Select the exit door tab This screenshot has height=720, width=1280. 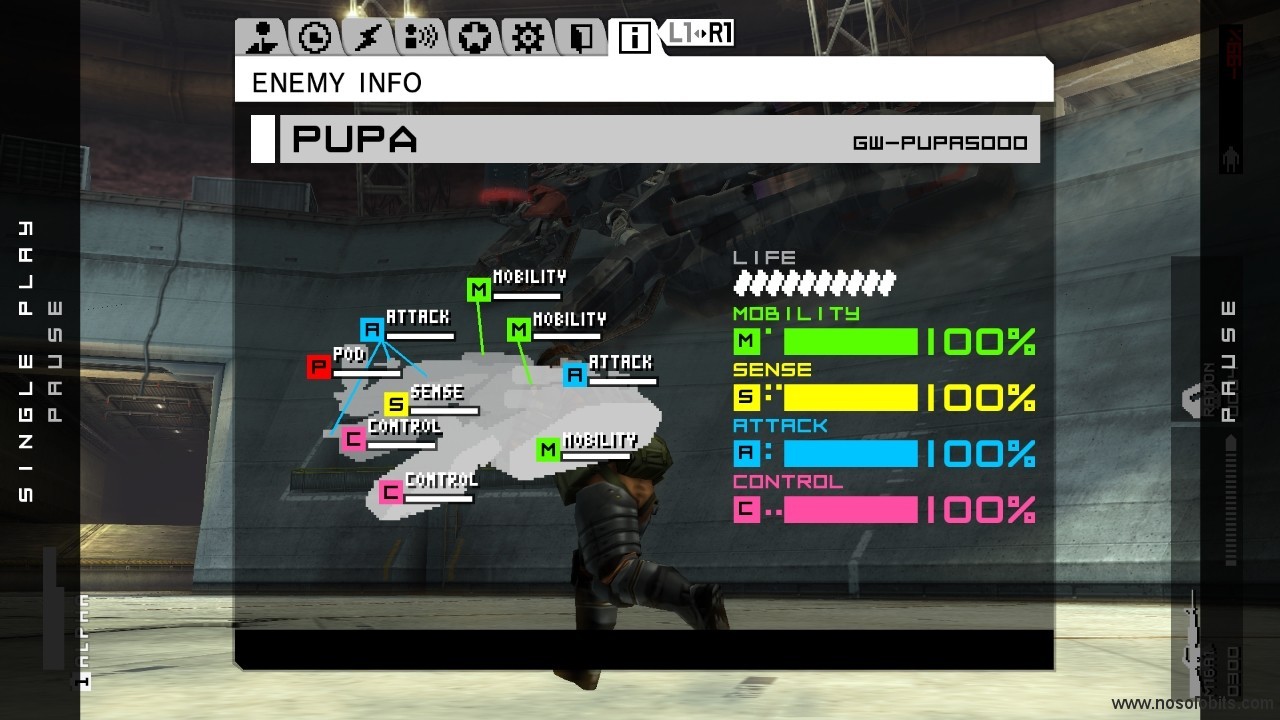(580, 38)
